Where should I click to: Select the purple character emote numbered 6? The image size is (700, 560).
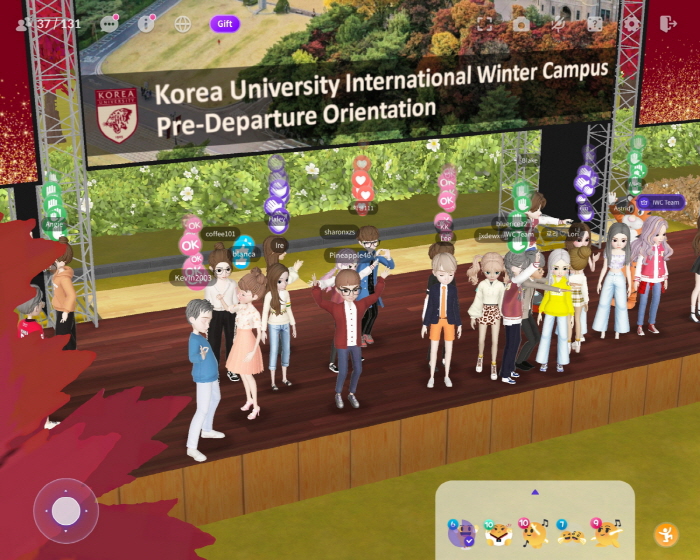pos(461,534)
